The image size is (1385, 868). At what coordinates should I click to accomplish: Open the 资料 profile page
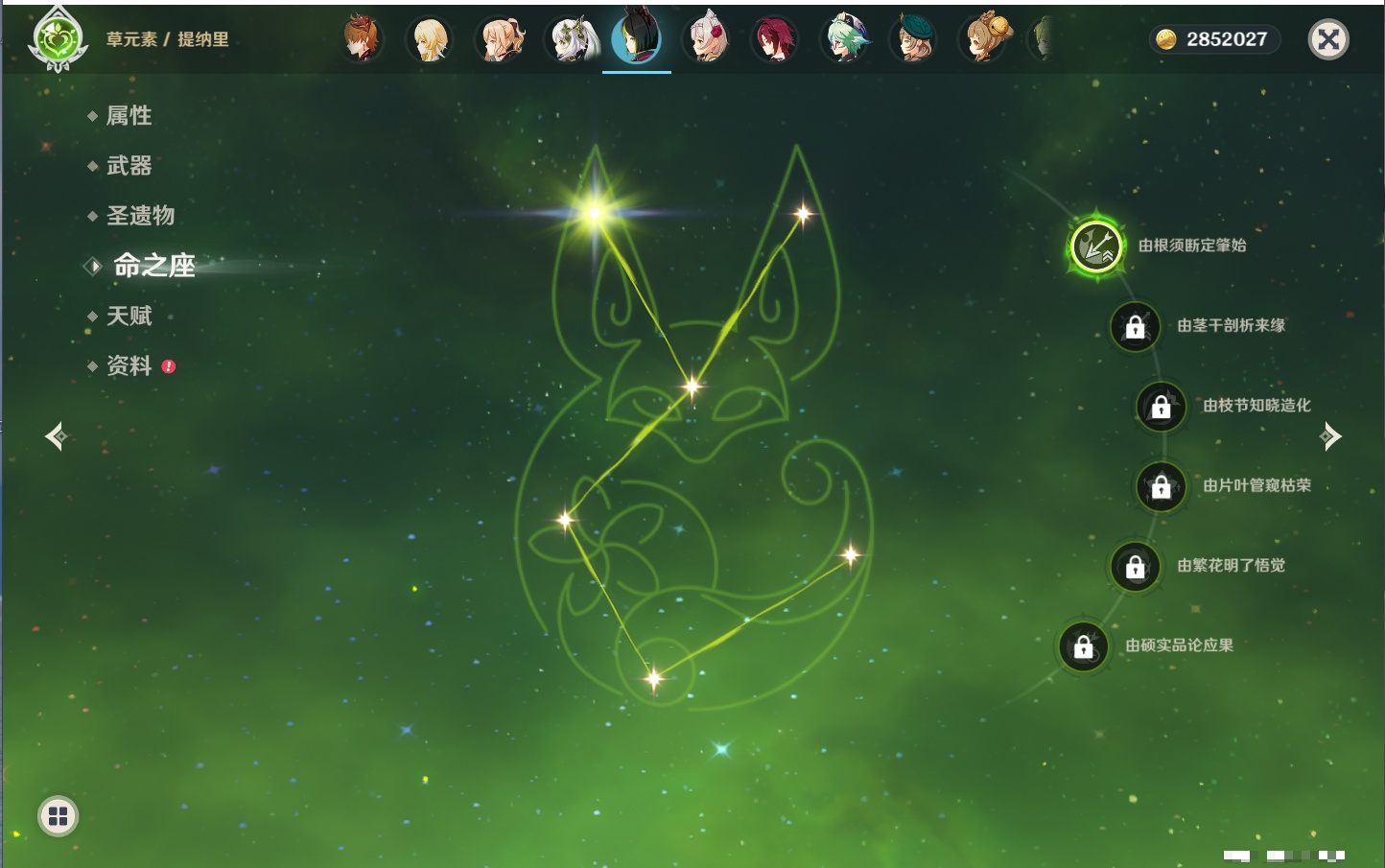129,365
